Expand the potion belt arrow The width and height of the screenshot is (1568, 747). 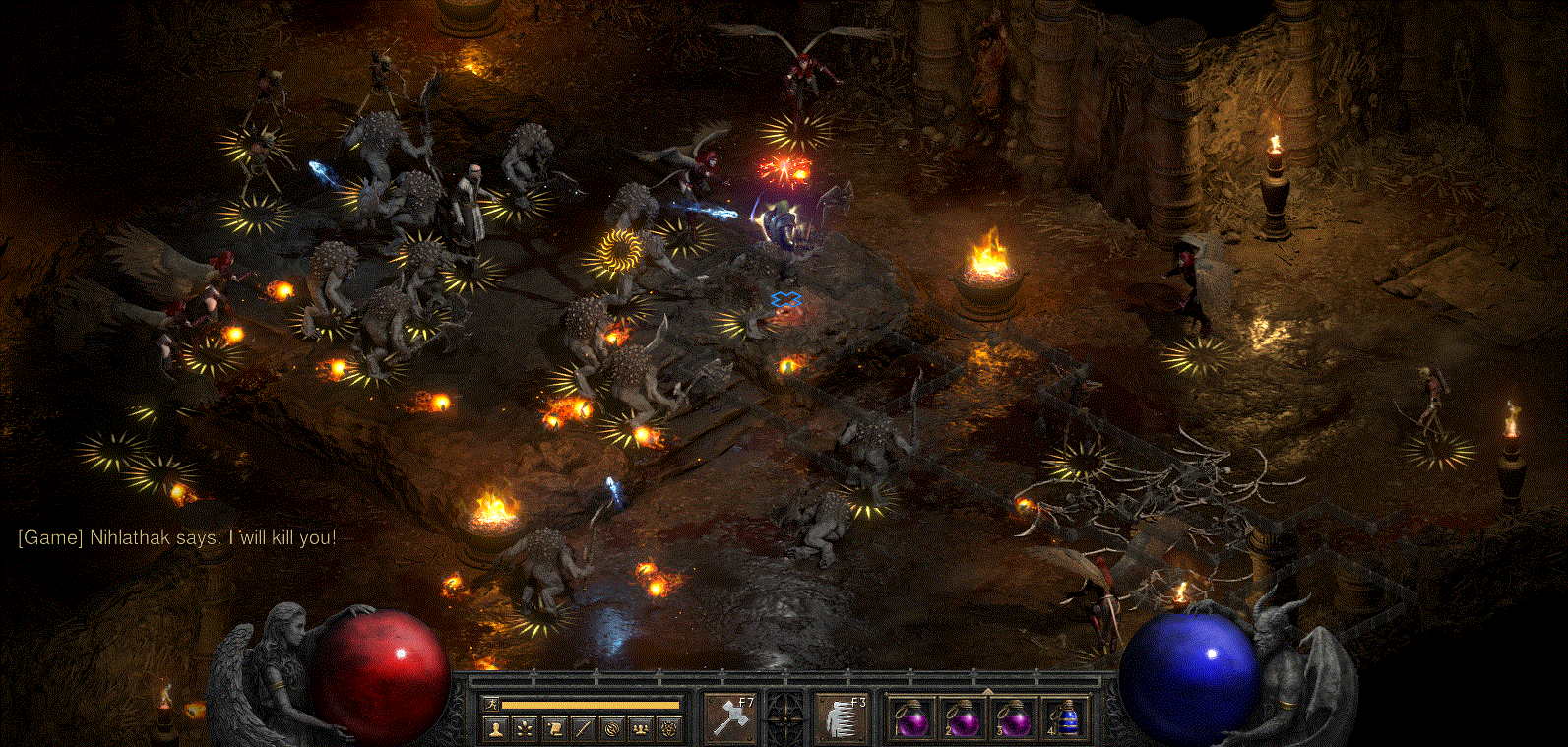pos(987,692)
